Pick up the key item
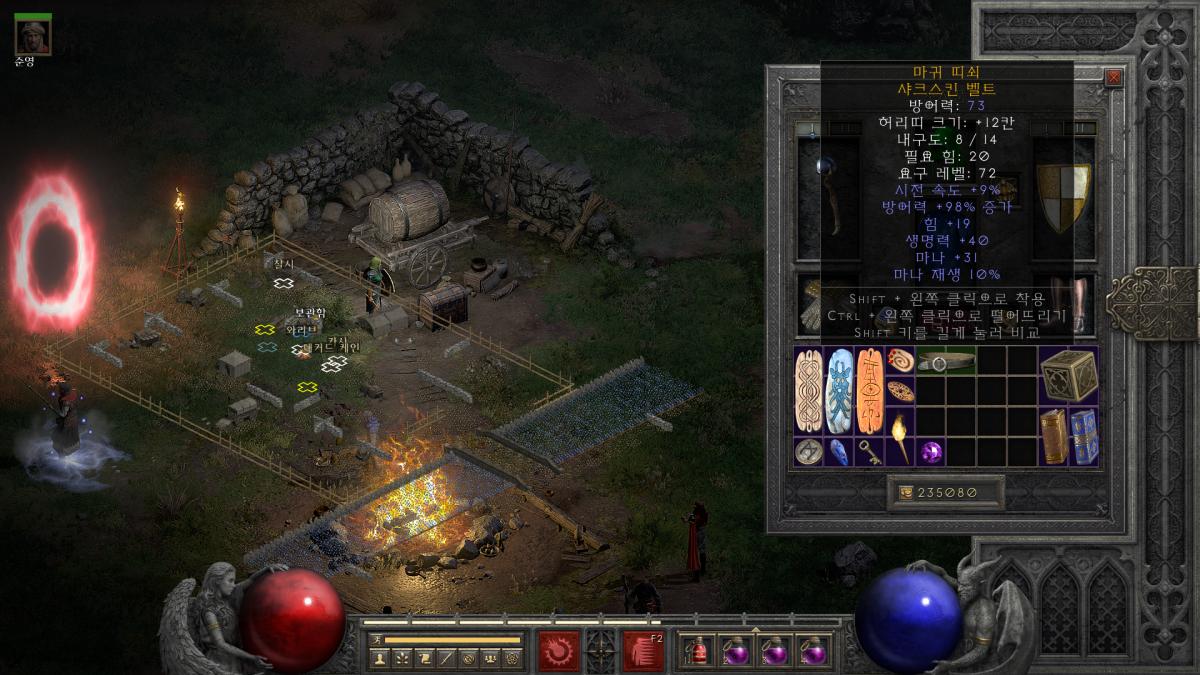 pyautogui.click(x=870, y=452)
